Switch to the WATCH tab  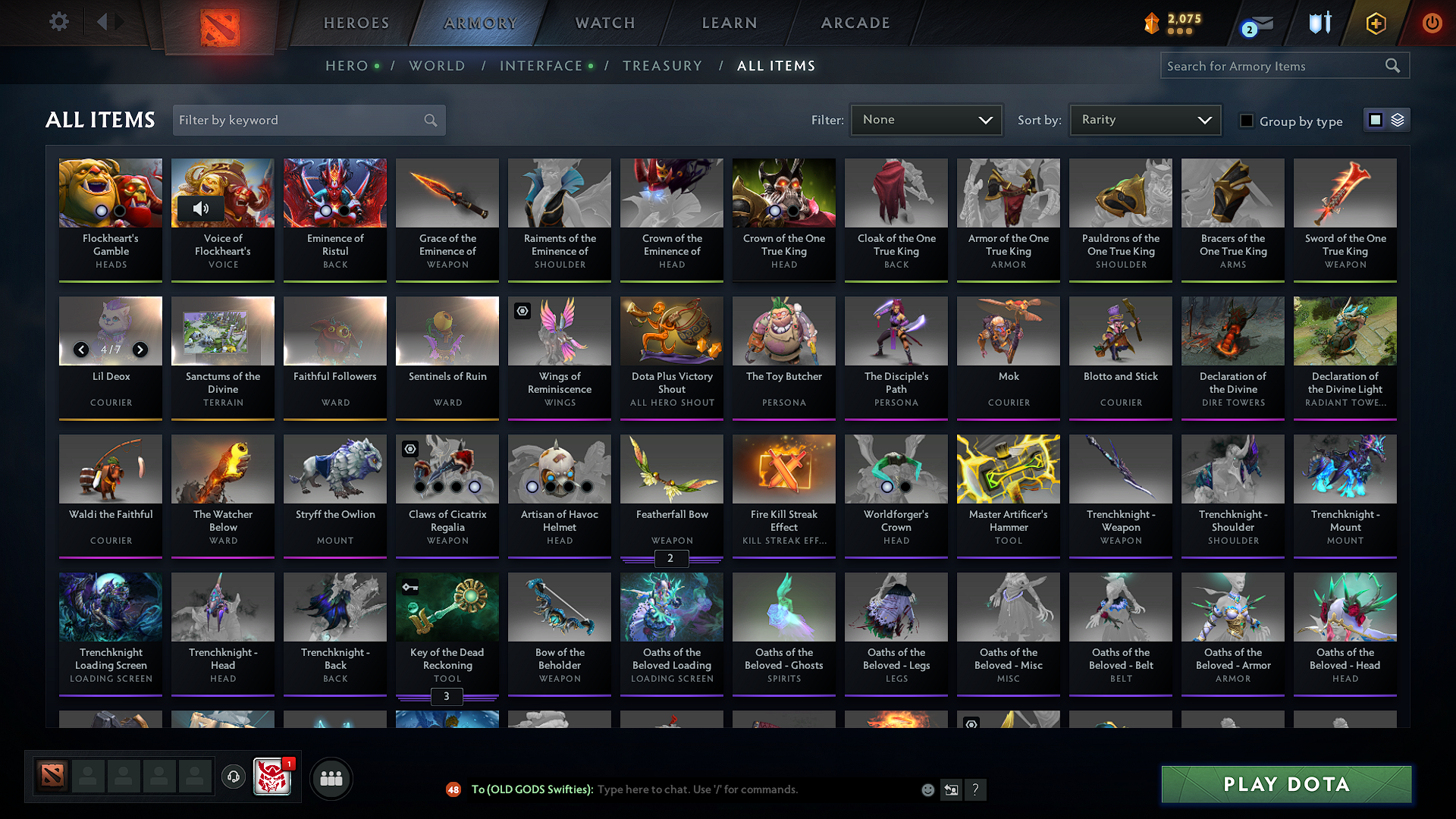(603, 23)
